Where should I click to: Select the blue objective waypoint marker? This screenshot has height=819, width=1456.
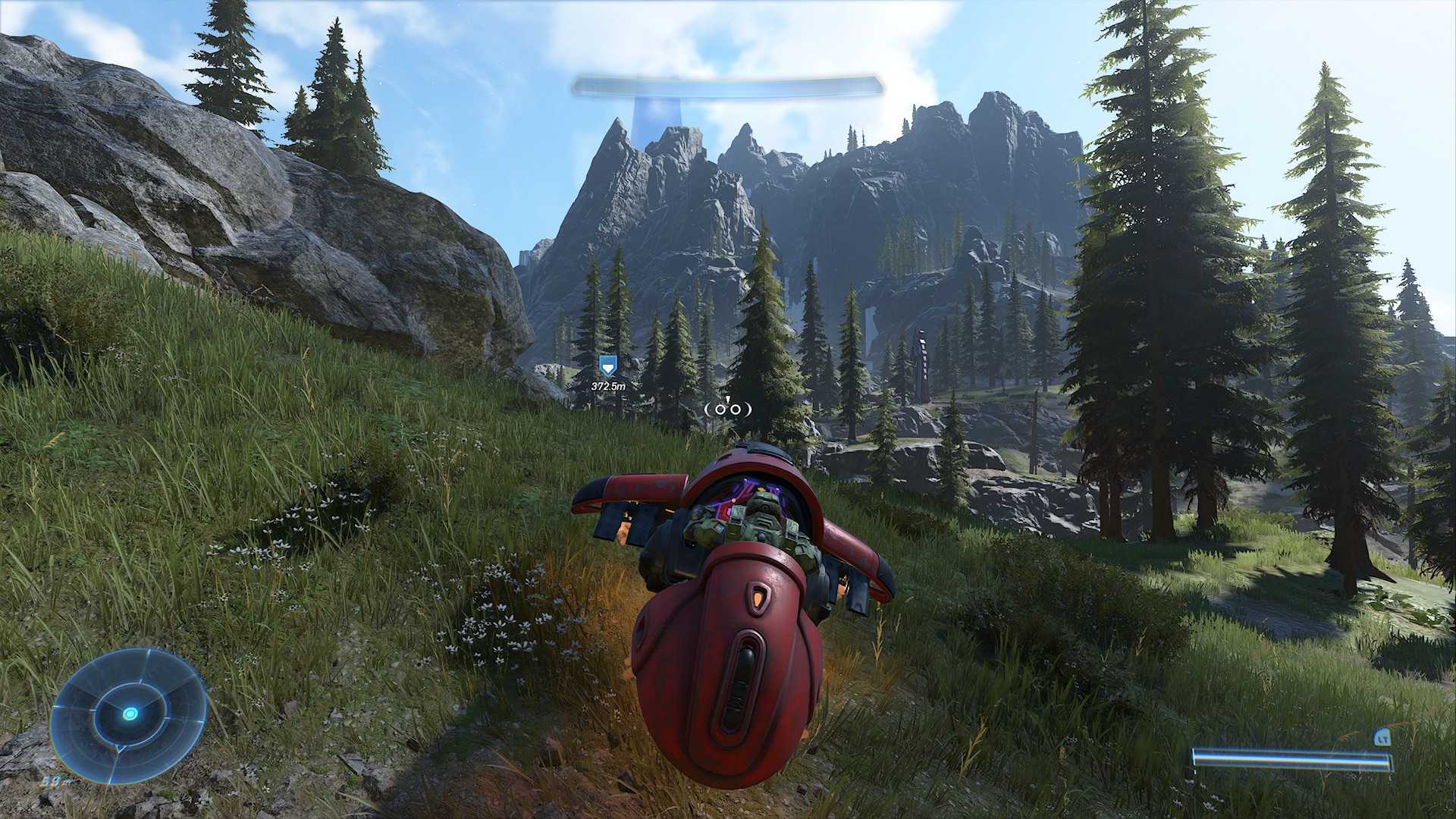point(607,367)
